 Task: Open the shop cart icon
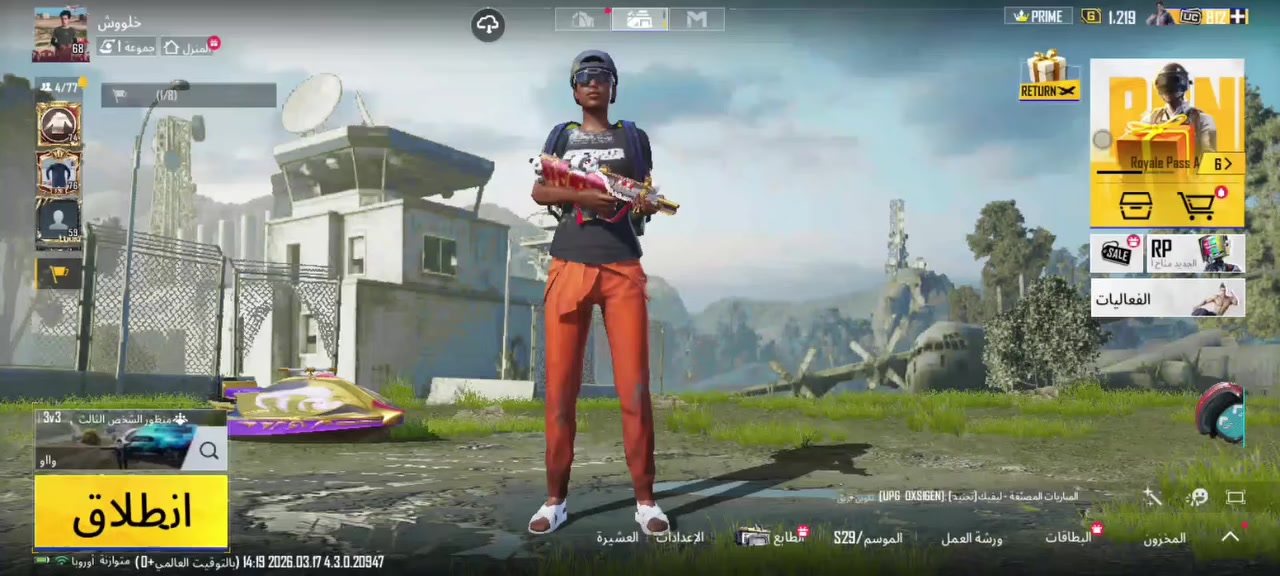pyautogui.click(x=1198, y=205)
